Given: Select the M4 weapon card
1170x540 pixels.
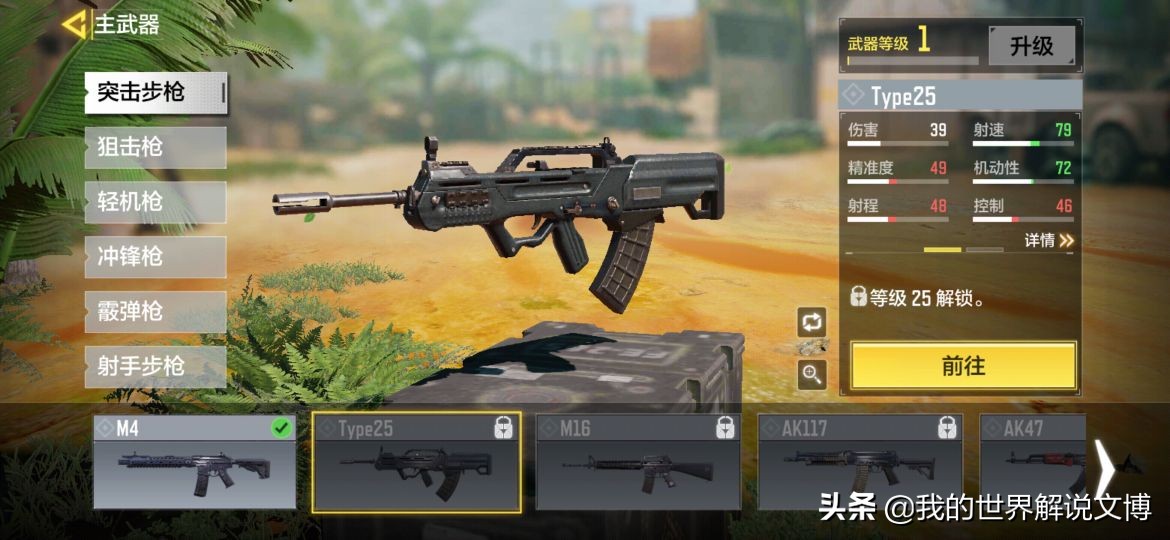Looking at the screenshot, I should coord(195,462).
